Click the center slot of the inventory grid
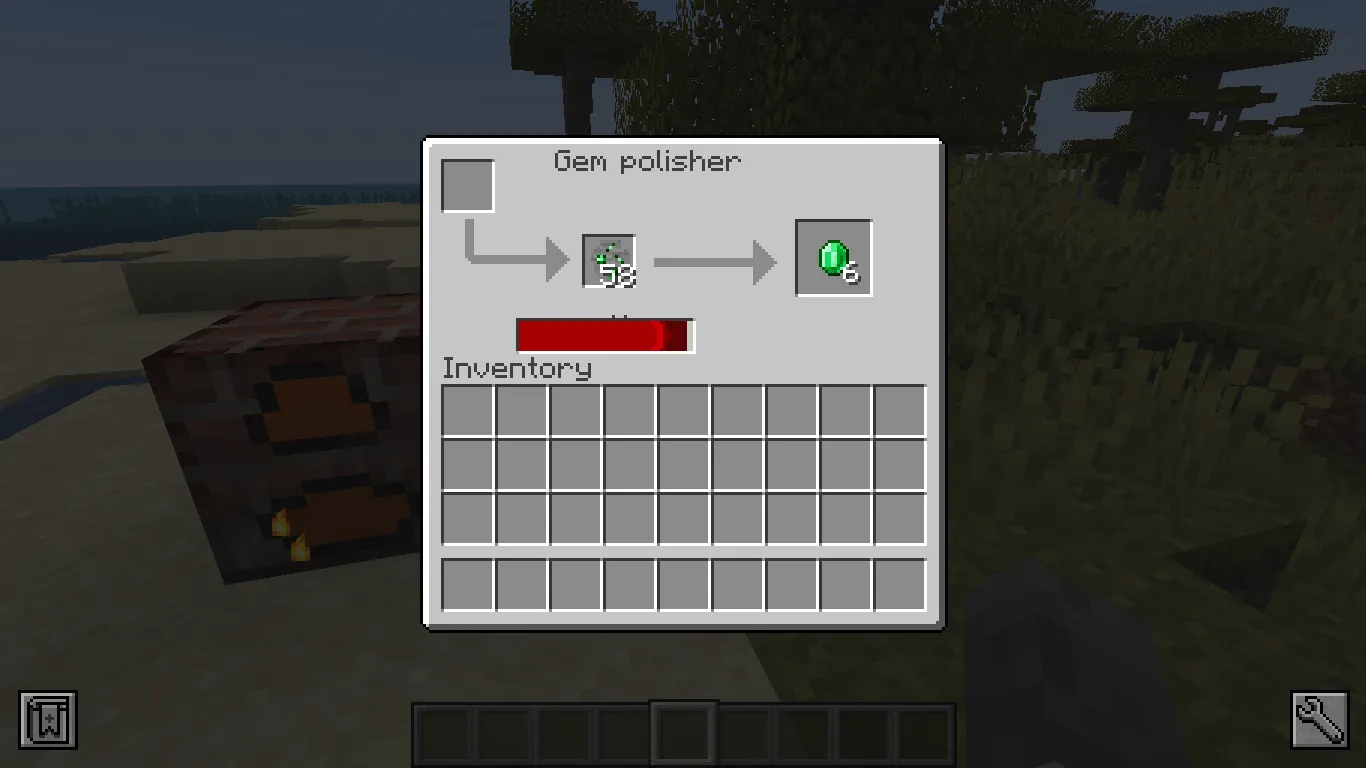The width and height of the screenshot is (1366, 768). [x=682, y=467]
